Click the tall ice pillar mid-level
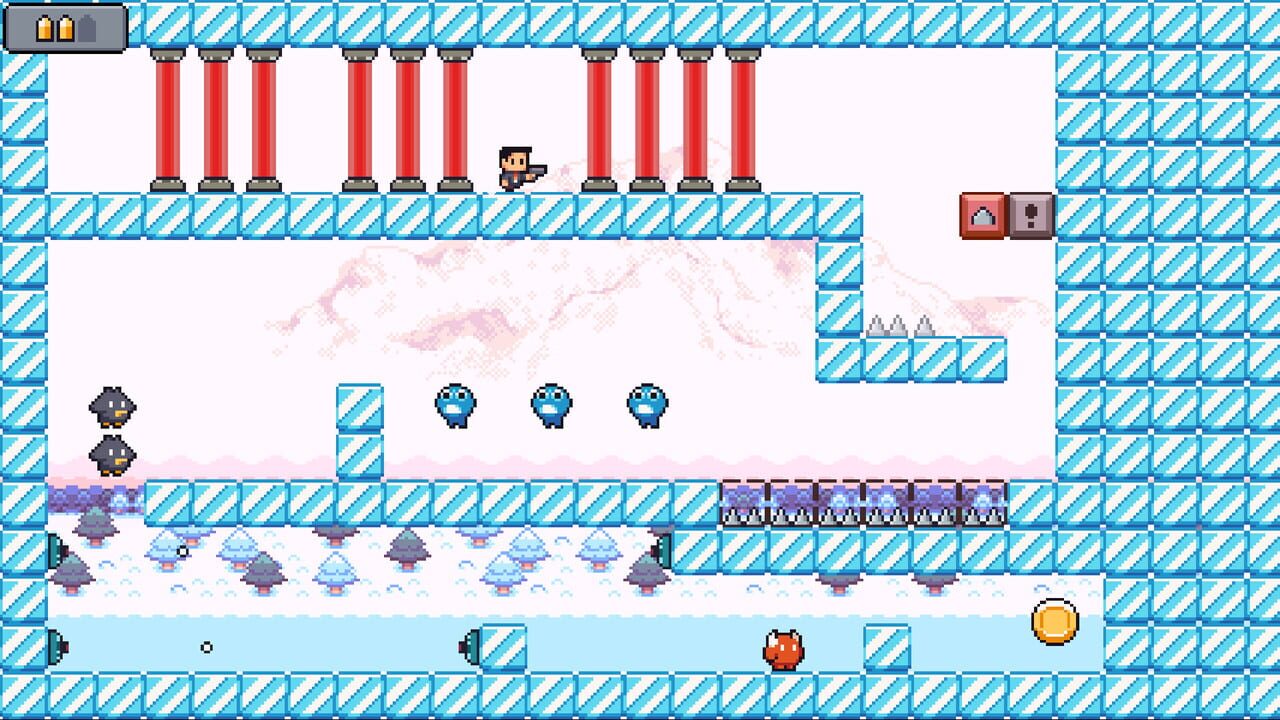The width and height of the screenshot is (1280, 720). [x=362, y=430]
